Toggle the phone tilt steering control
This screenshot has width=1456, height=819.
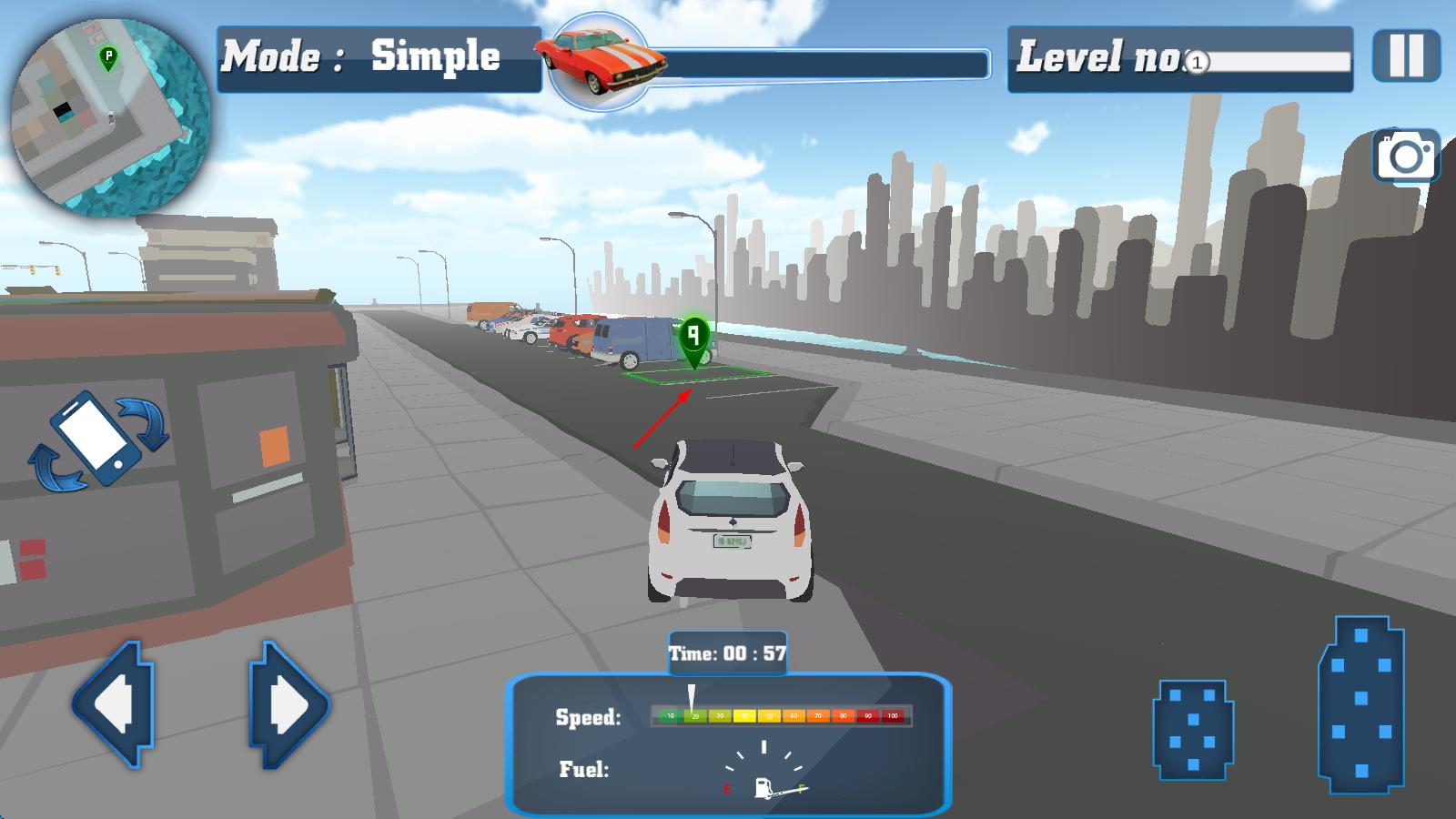point(98,440)
